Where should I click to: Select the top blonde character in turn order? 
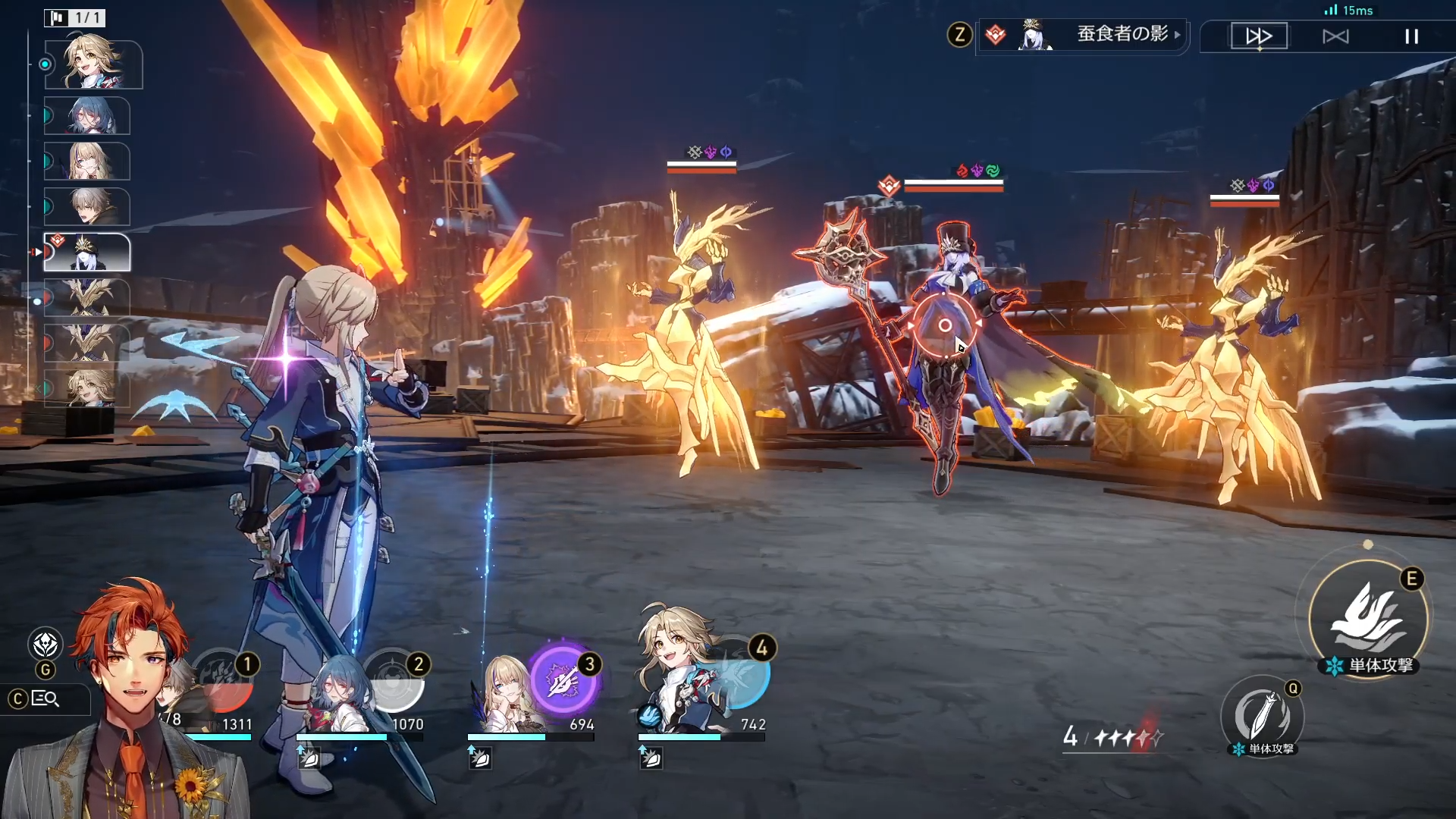[x=93, y=64]
